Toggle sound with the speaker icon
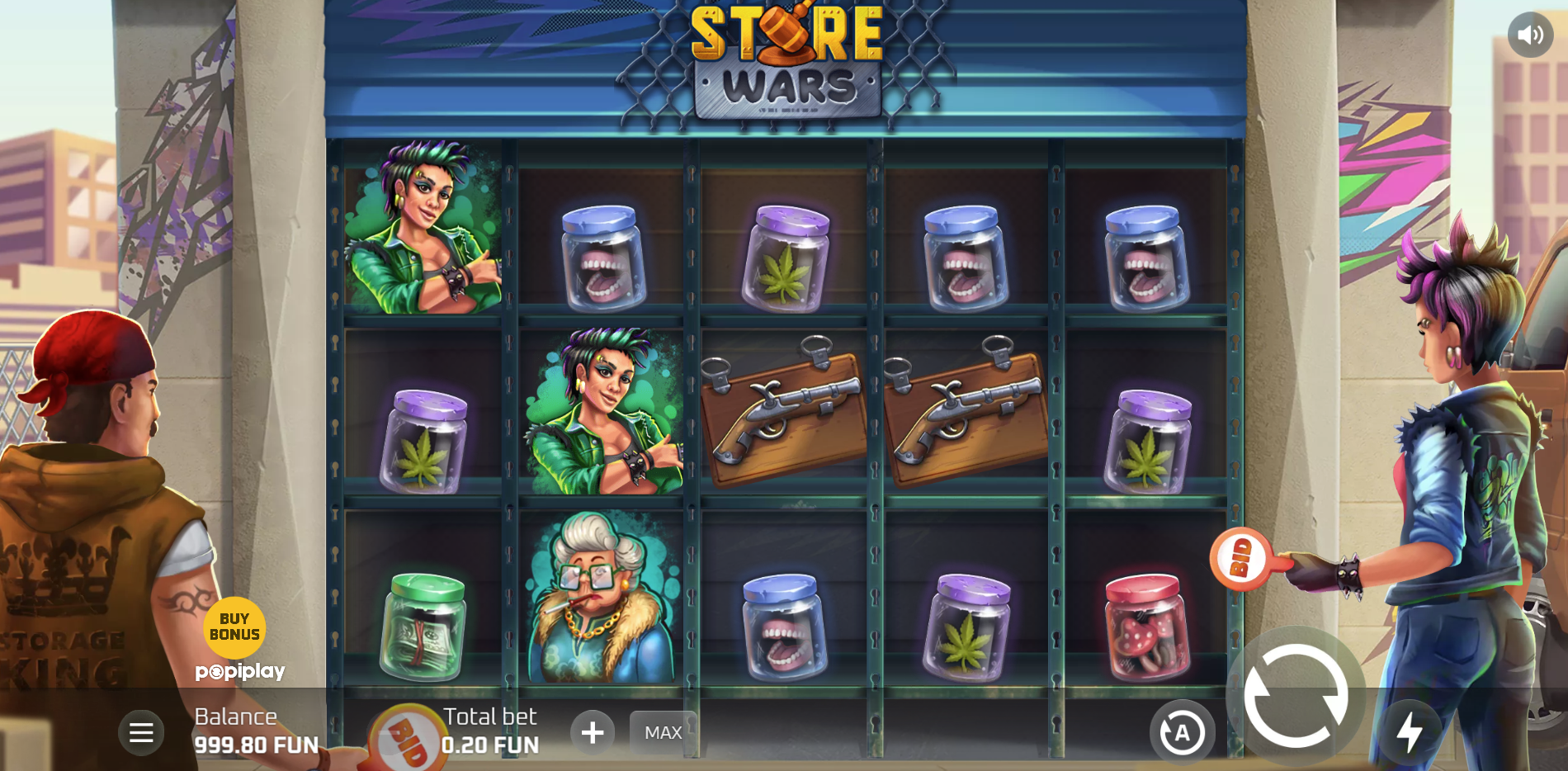This screenshot has height=771, width=1568. pyautogui.click(x=1530, y=35)
